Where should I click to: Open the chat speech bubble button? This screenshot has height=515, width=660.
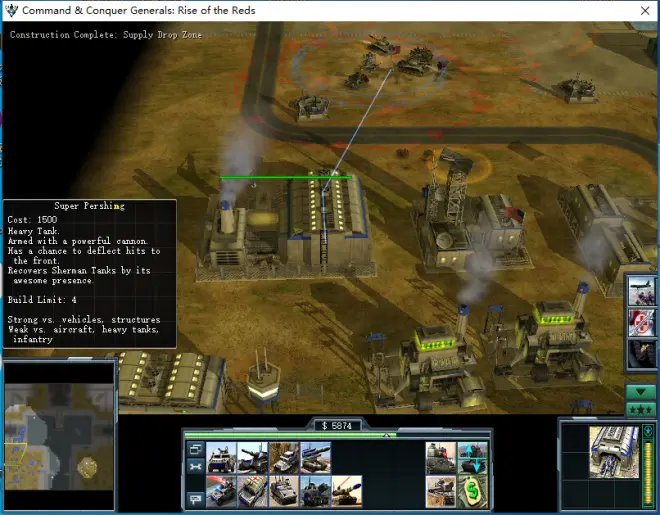194,497
